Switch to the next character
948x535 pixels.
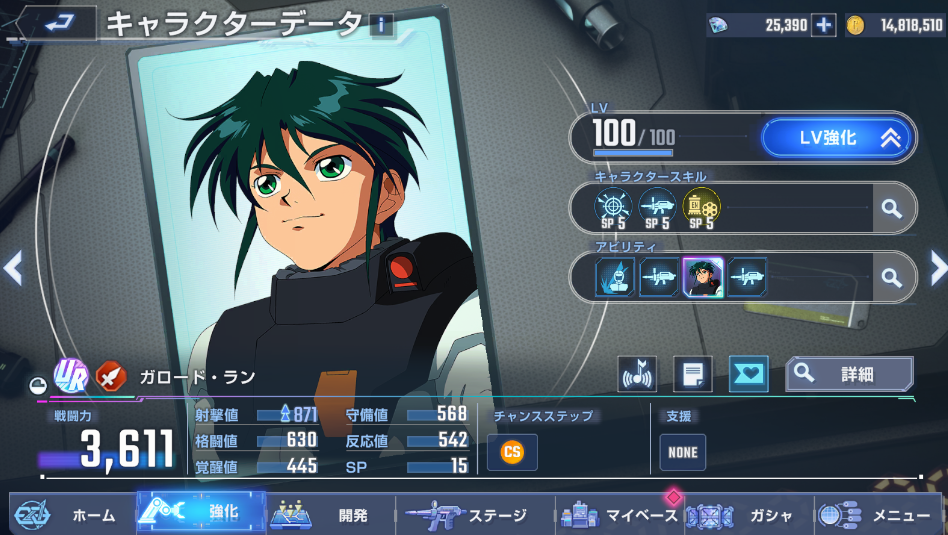point(937,267)
